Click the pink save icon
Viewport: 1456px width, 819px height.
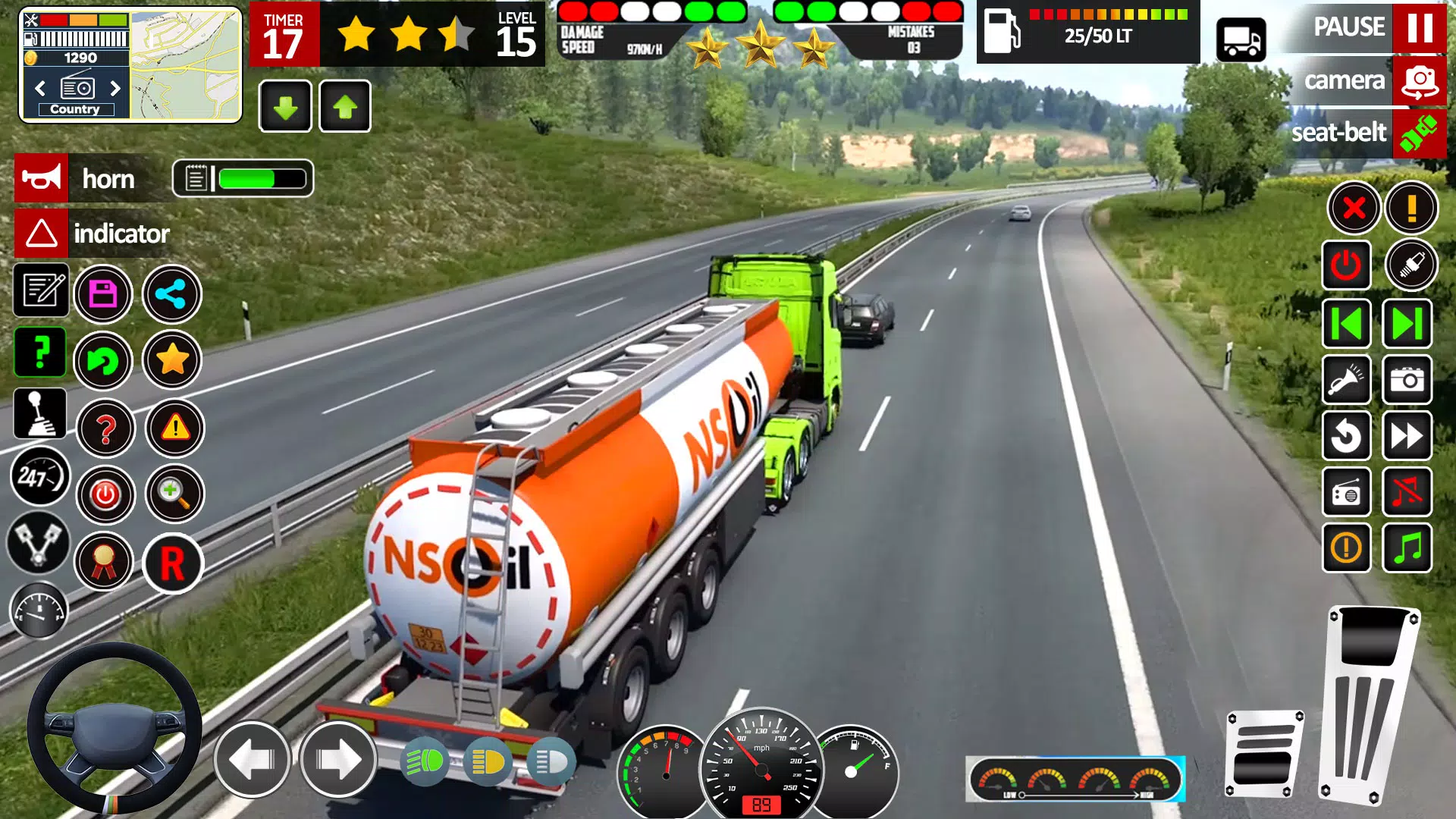[x=105, y=294]
